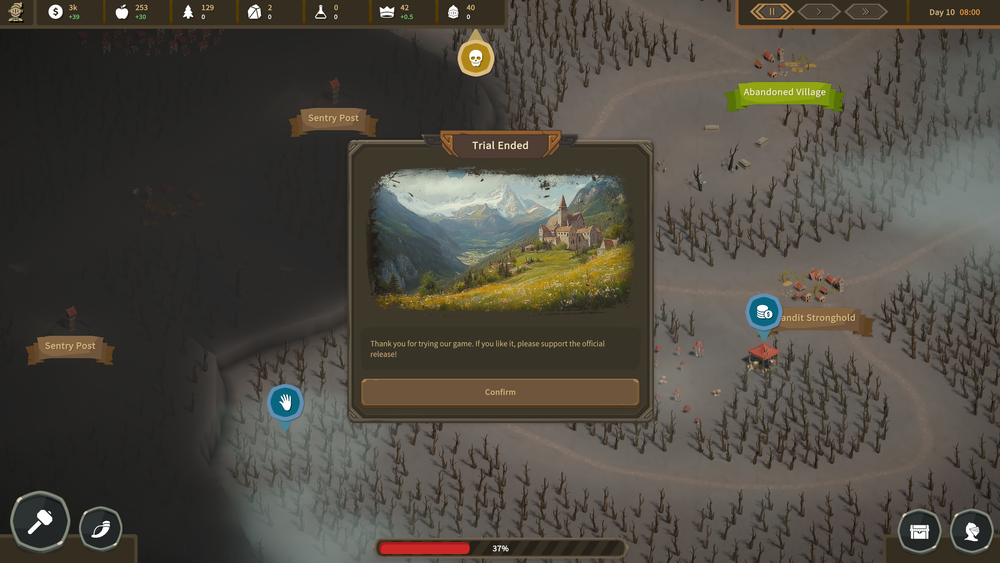Select the hand map marker
Screen dimensions: 1000x563
285,403
